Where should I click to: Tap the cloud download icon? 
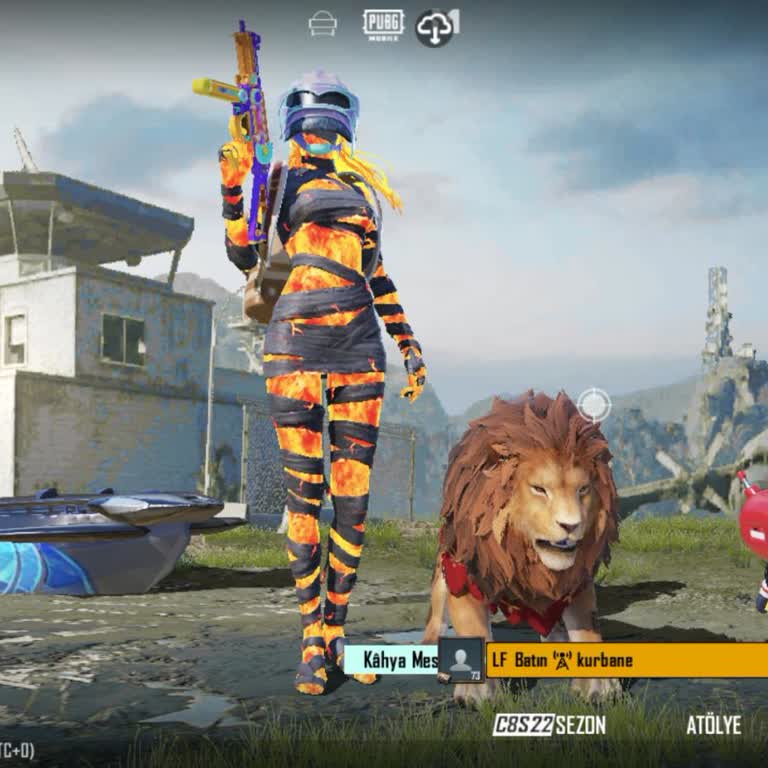tap(436, 27)
